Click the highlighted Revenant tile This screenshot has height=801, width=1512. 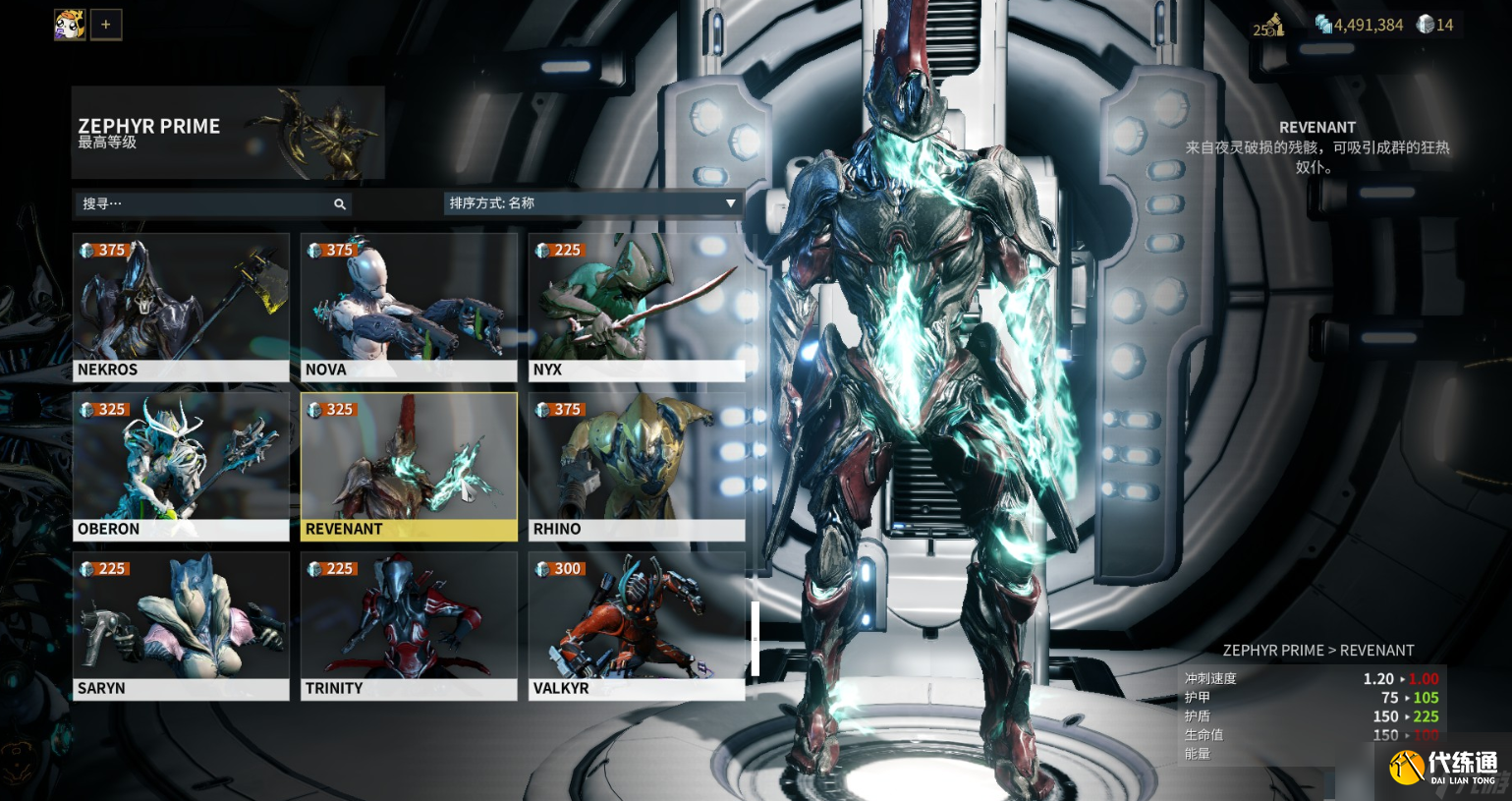(409, 466)
